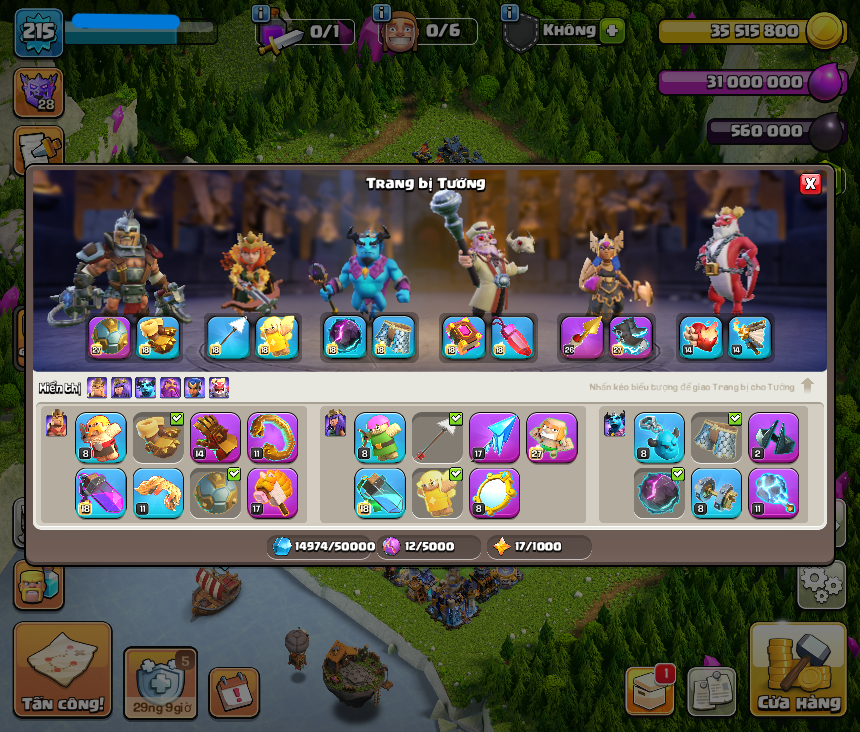
Task: Select the Barbarian Puppet equipment
Action: [x=101, y=438]
